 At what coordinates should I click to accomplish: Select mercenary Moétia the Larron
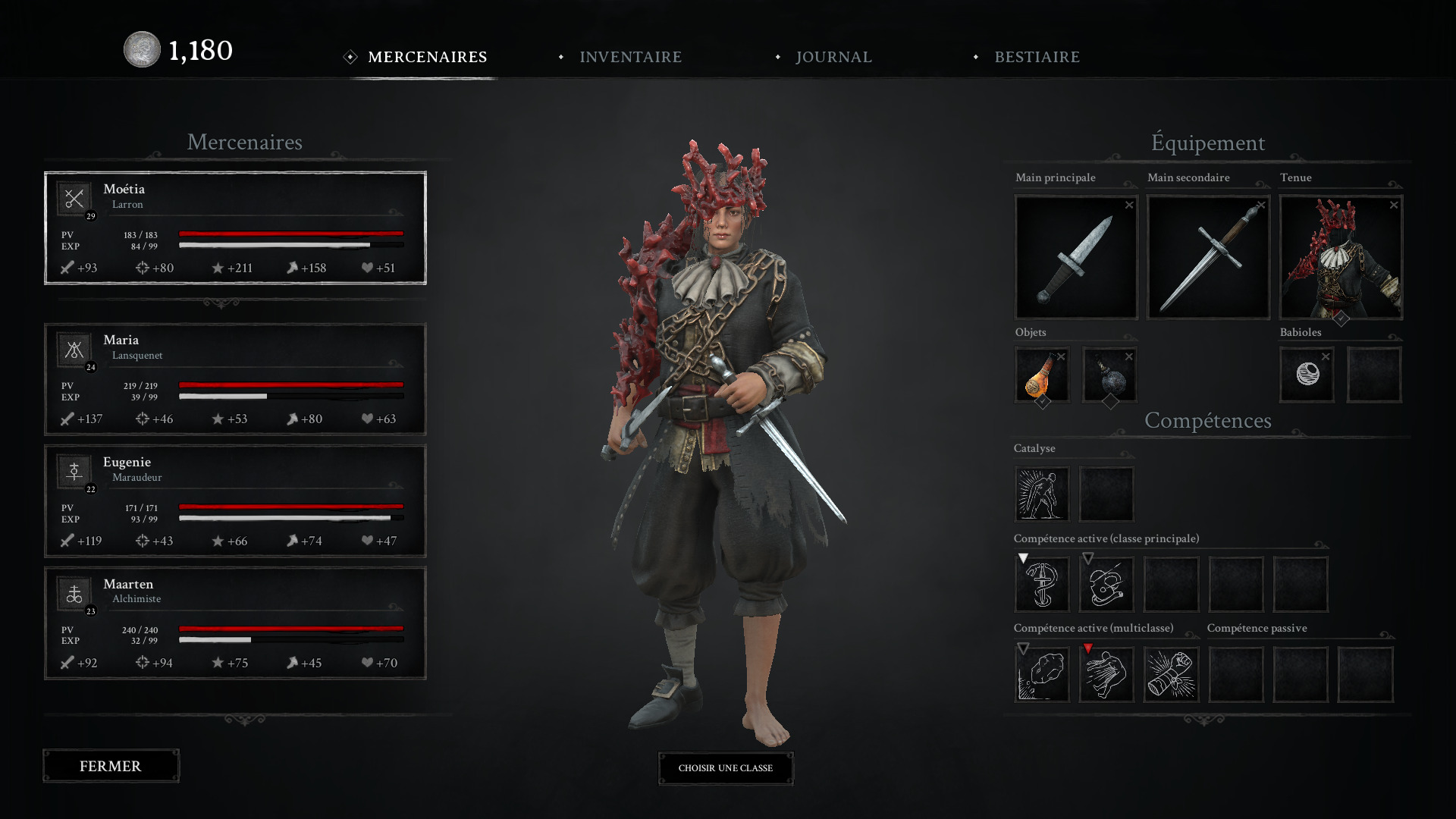[x=235, y=227]
